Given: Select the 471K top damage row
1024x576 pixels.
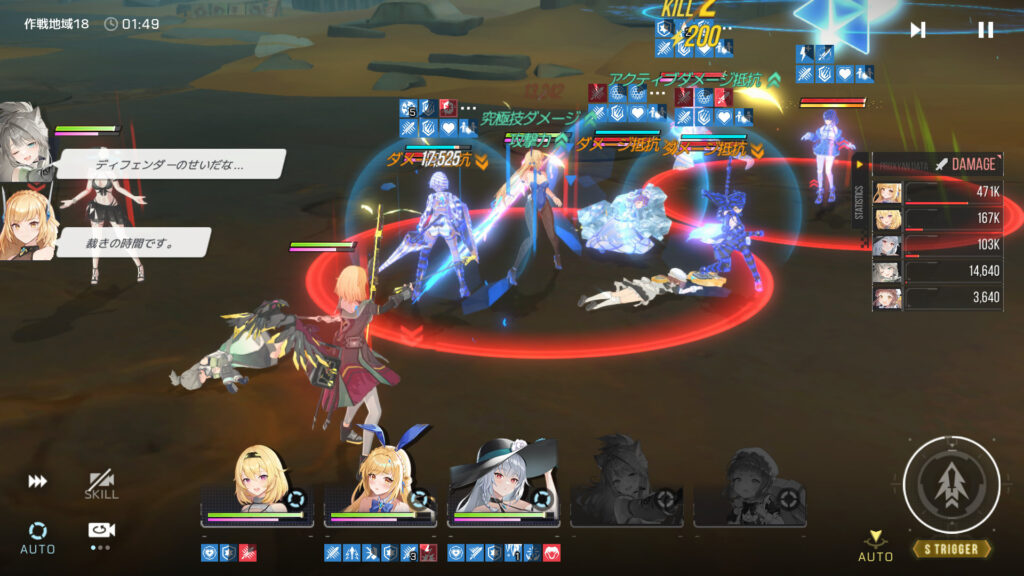Looking at the screenshot, I should tap(938, 193).
